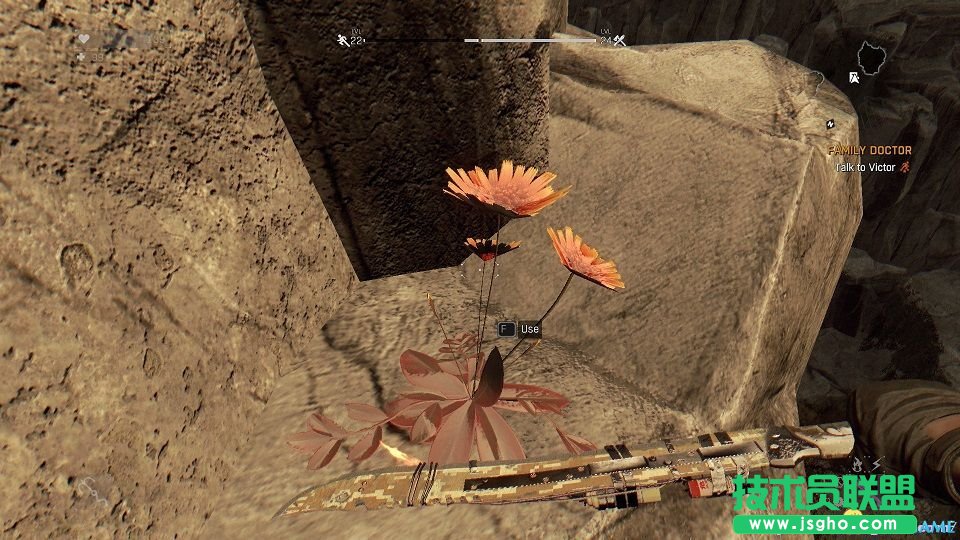The height and width of the screenshot is (540, 960).
Task: Click the lightning bolt icon under the minimap
Action: tap(830, 123)
